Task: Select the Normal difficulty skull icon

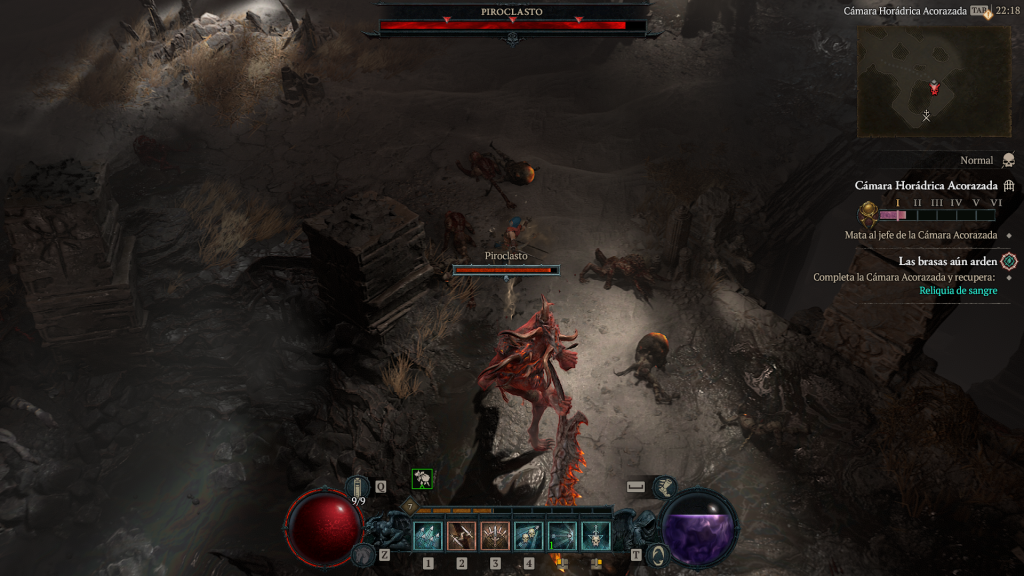Action: pos(1008,160)
